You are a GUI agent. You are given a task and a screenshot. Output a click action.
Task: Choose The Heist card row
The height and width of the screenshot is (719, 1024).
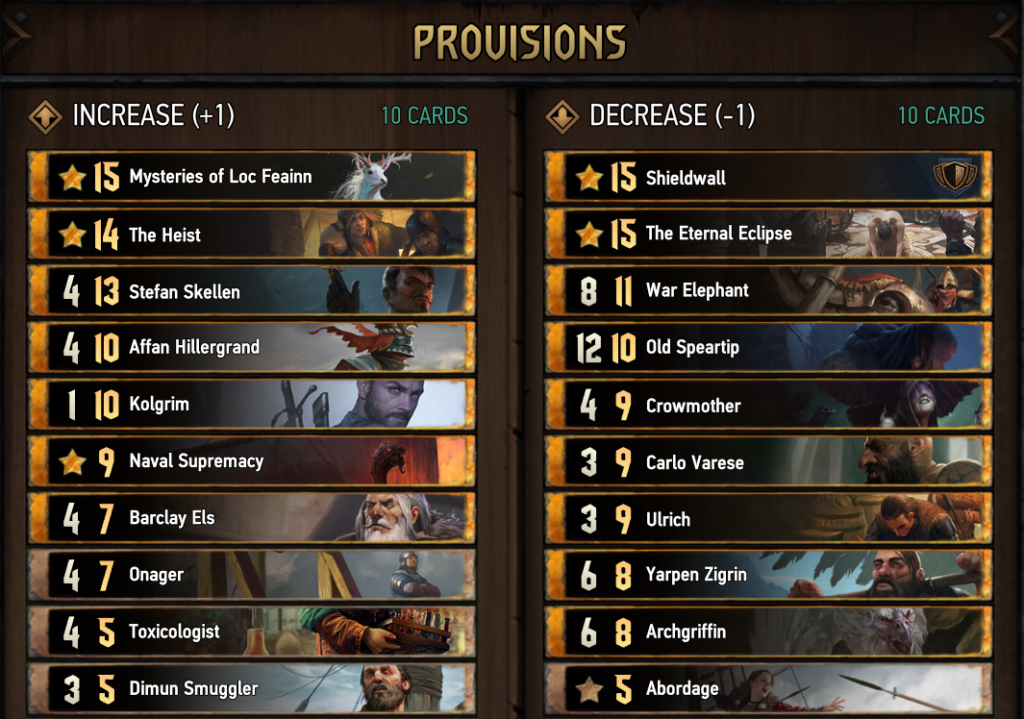(250, 234)
